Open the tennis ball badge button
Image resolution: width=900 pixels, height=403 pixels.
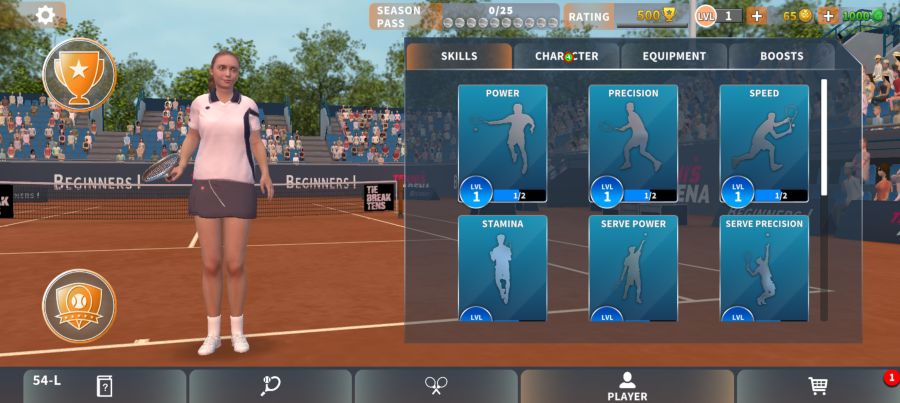79,305
